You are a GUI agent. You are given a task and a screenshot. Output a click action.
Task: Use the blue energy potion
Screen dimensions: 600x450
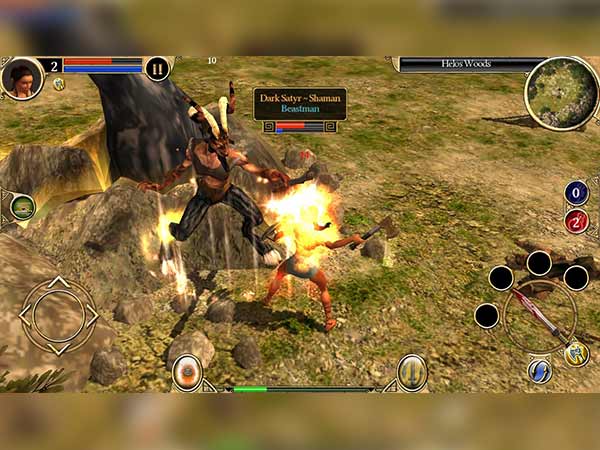coord(576,192)
